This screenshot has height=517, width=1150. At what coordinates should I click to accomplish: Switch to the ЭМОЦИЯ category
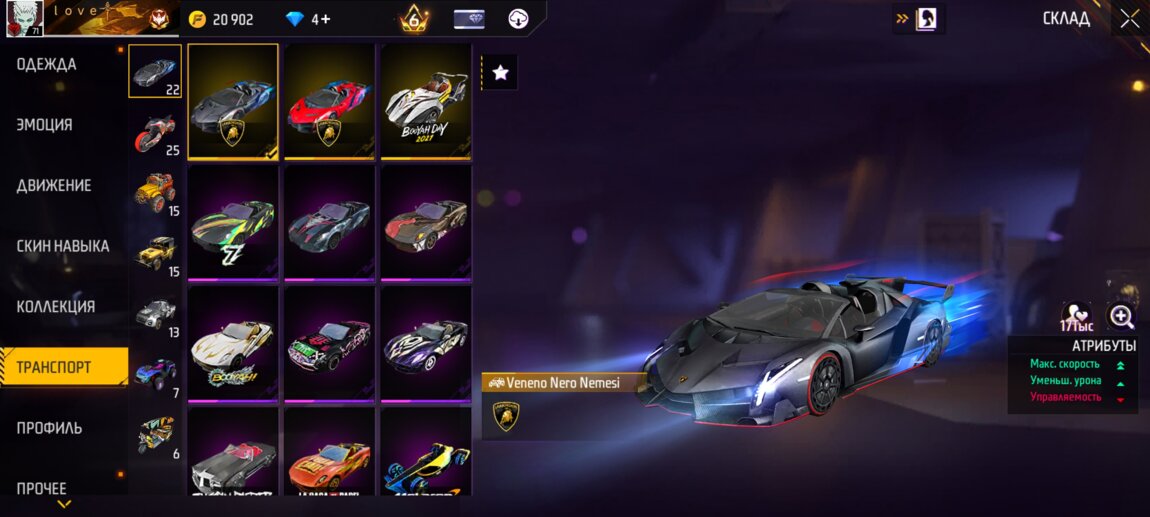(x=45, y=125)
